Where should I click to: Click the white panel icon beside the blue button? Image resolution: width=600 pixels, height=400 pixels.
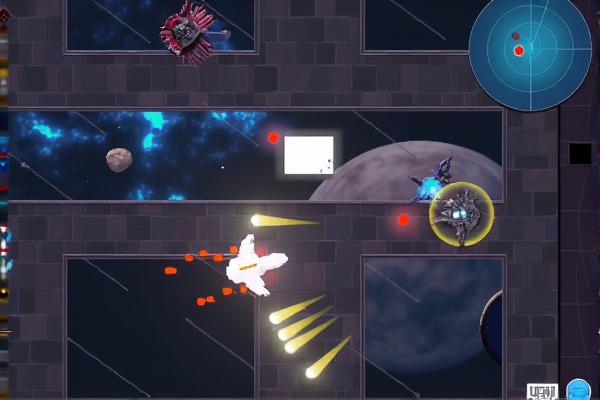click(x=541, y=391)
